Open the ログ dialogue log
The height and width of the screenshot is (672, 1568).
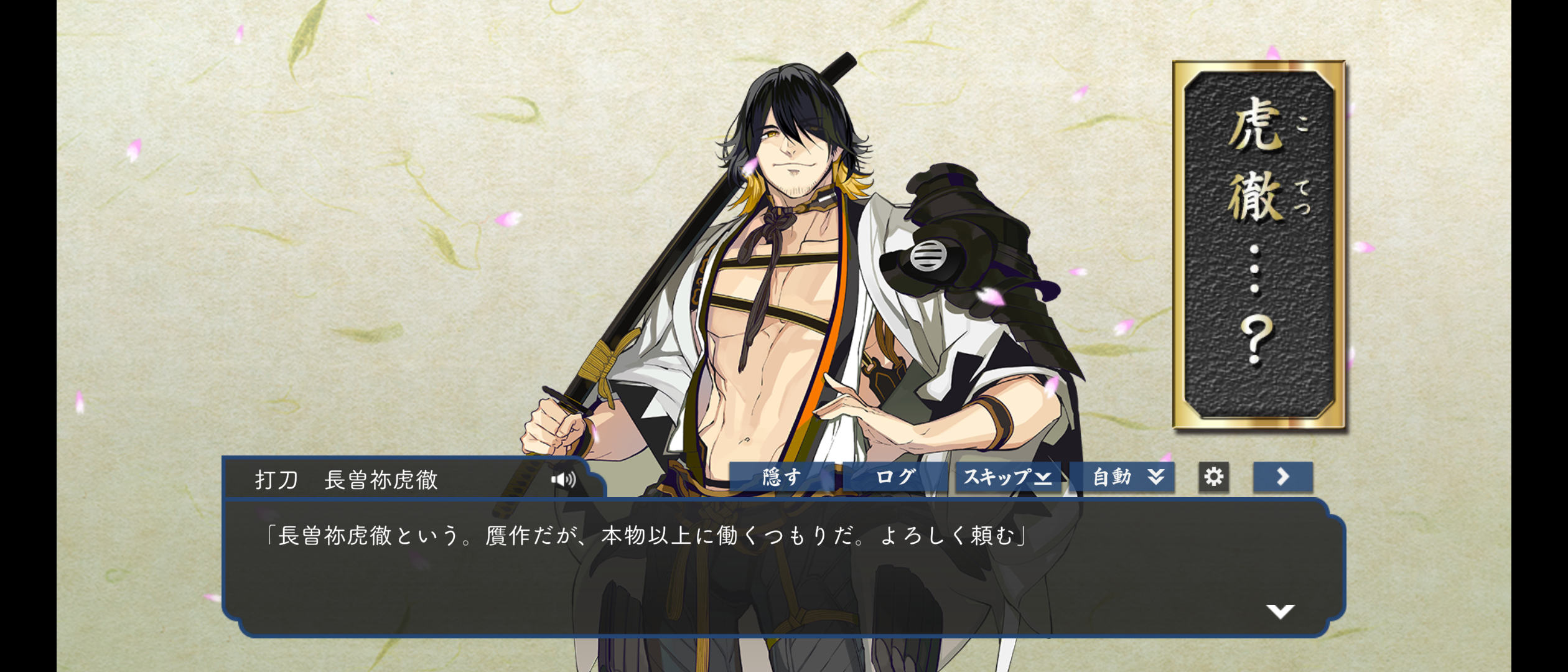click(x=895, y=477)
